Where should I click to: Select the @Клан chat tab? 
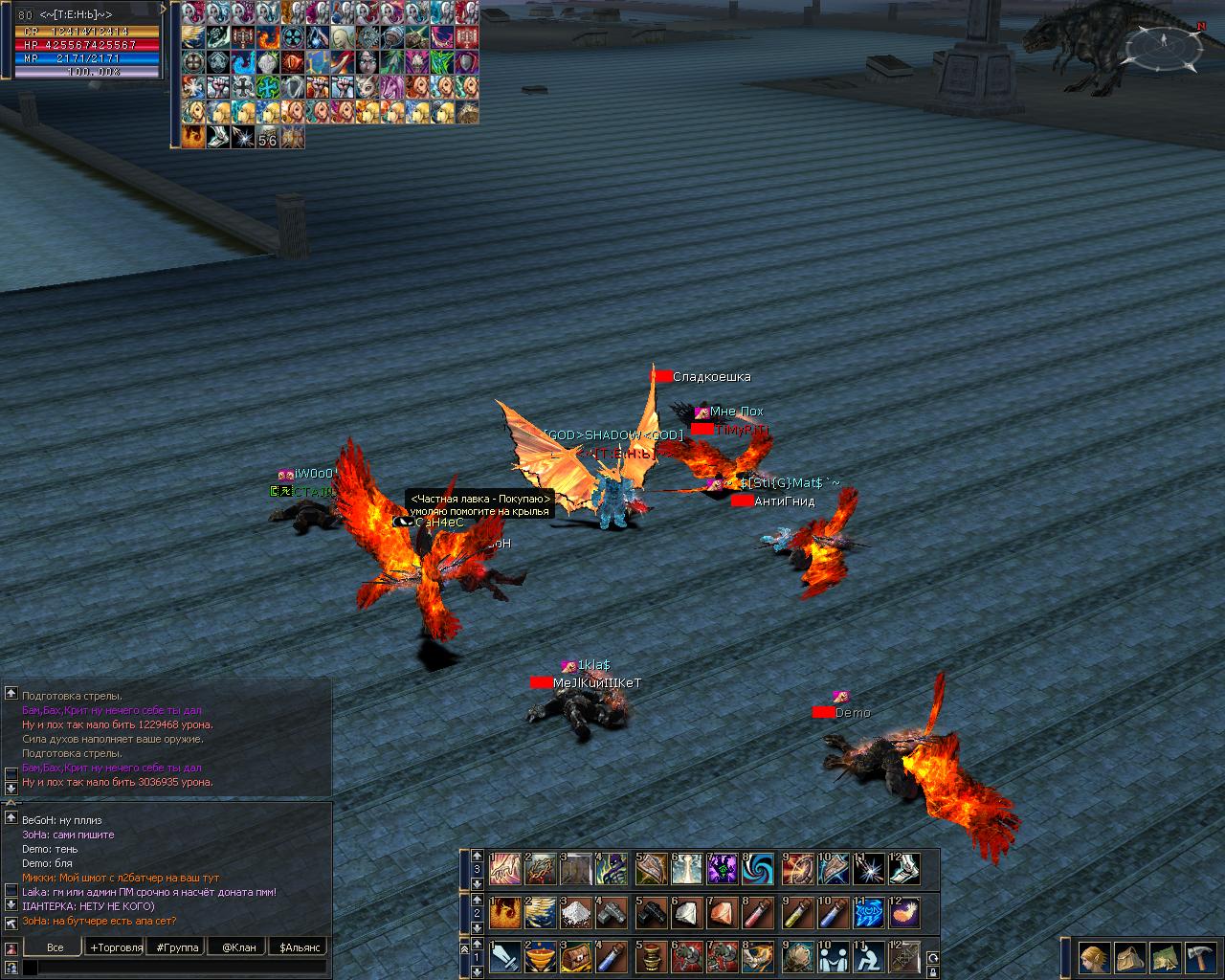click(x=238, y=947)
